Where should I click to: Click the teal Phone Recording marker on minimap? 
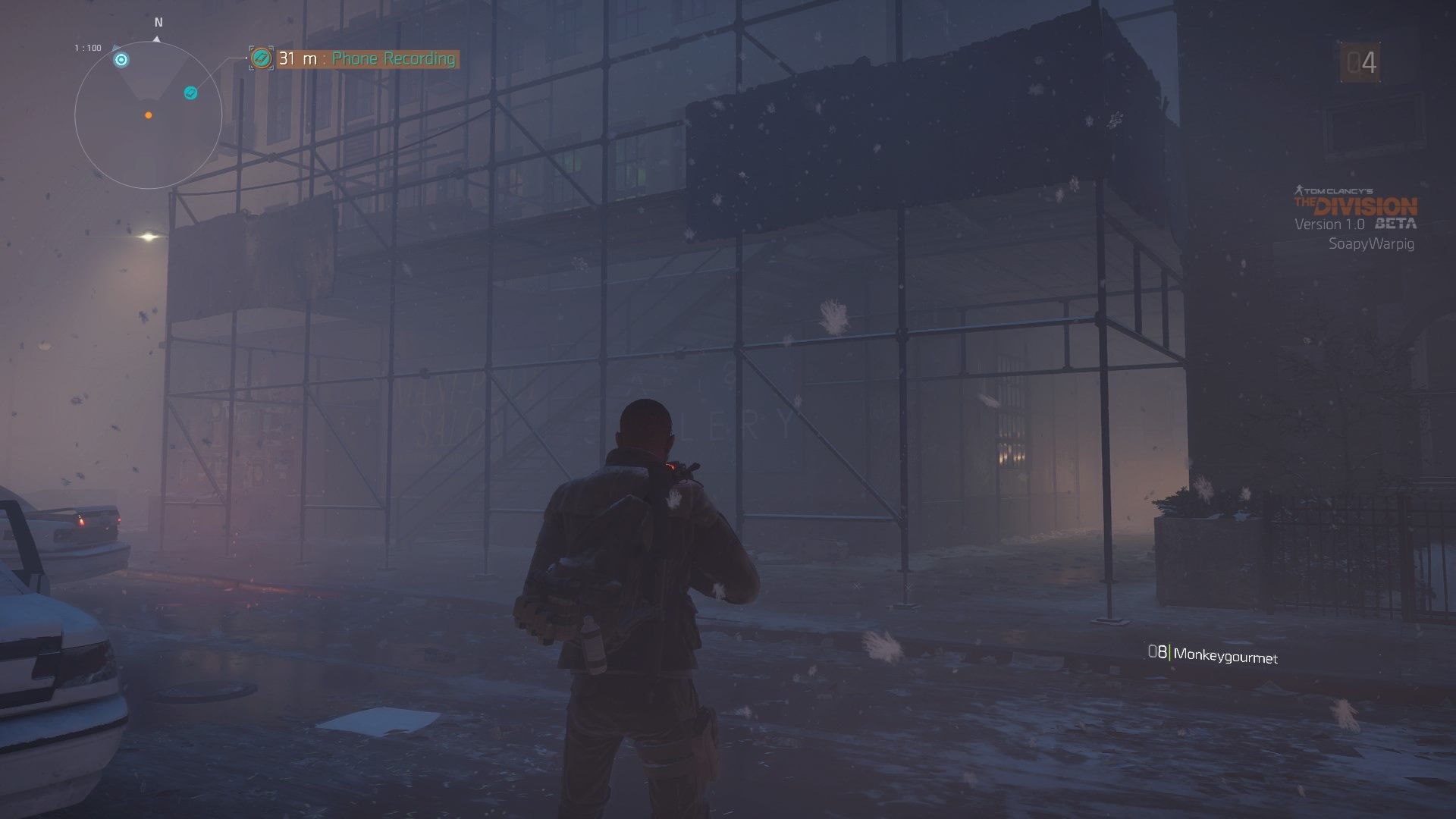click(x=191, y=93)
